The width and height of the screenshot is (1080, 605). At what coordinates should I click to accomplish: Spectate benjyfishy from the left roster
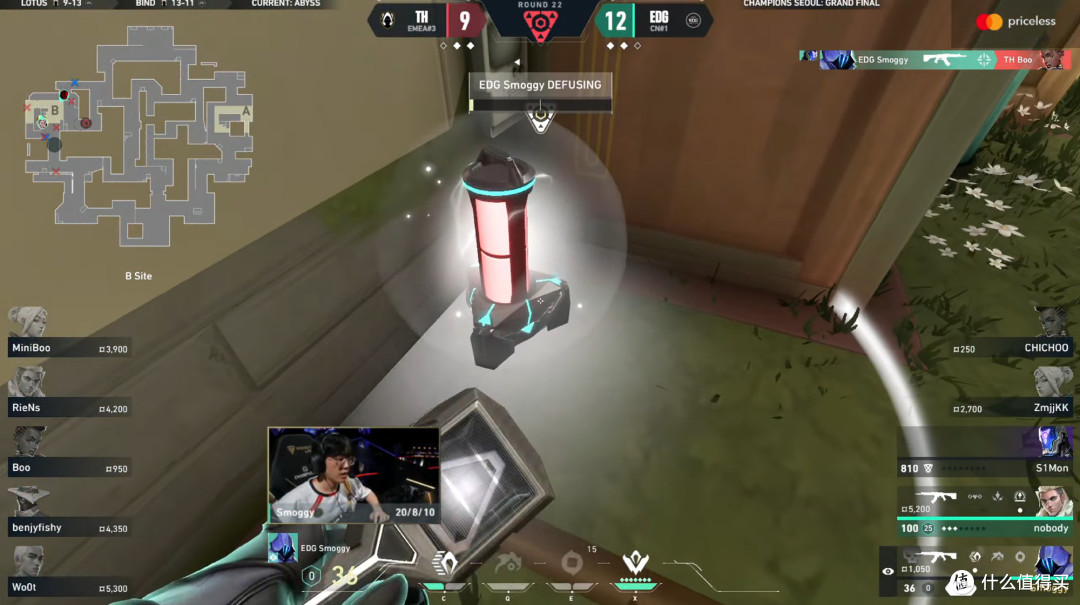[x=66, y=519]
